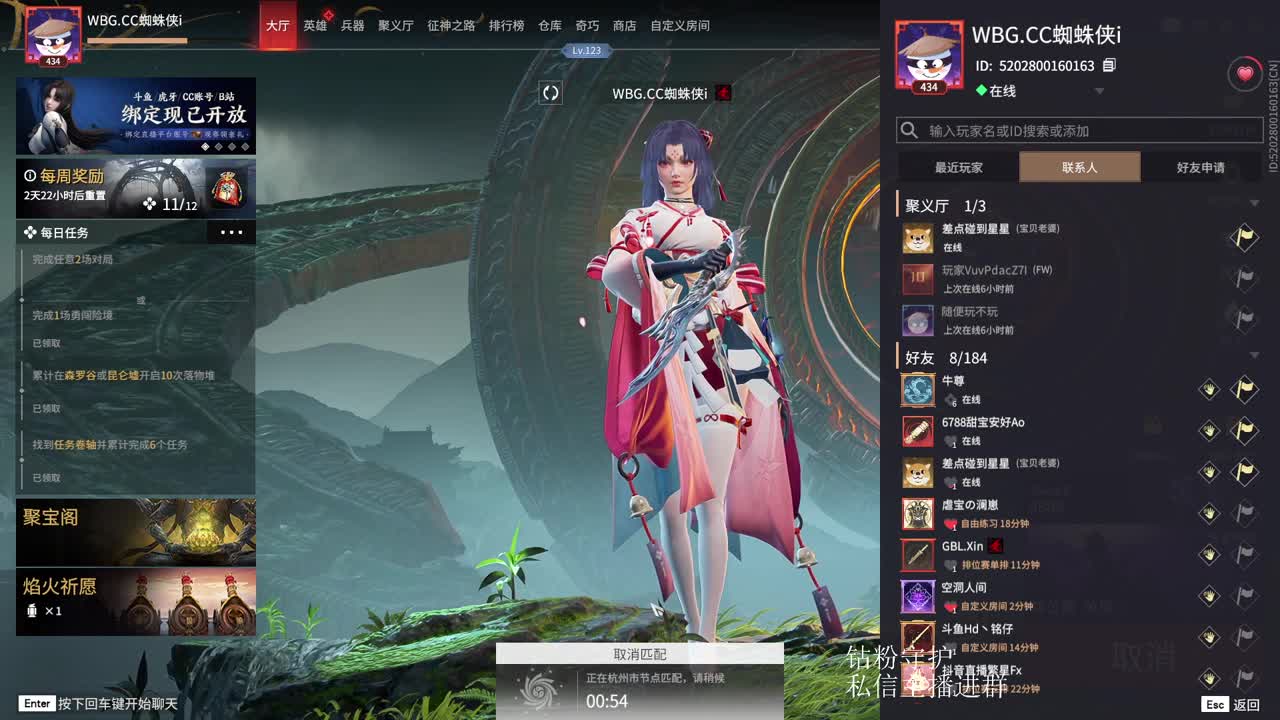Click the clap icon next to 虐宝の澜崽
The height and width of the screenshot is (720, 1280).
tap(1208, 512)
